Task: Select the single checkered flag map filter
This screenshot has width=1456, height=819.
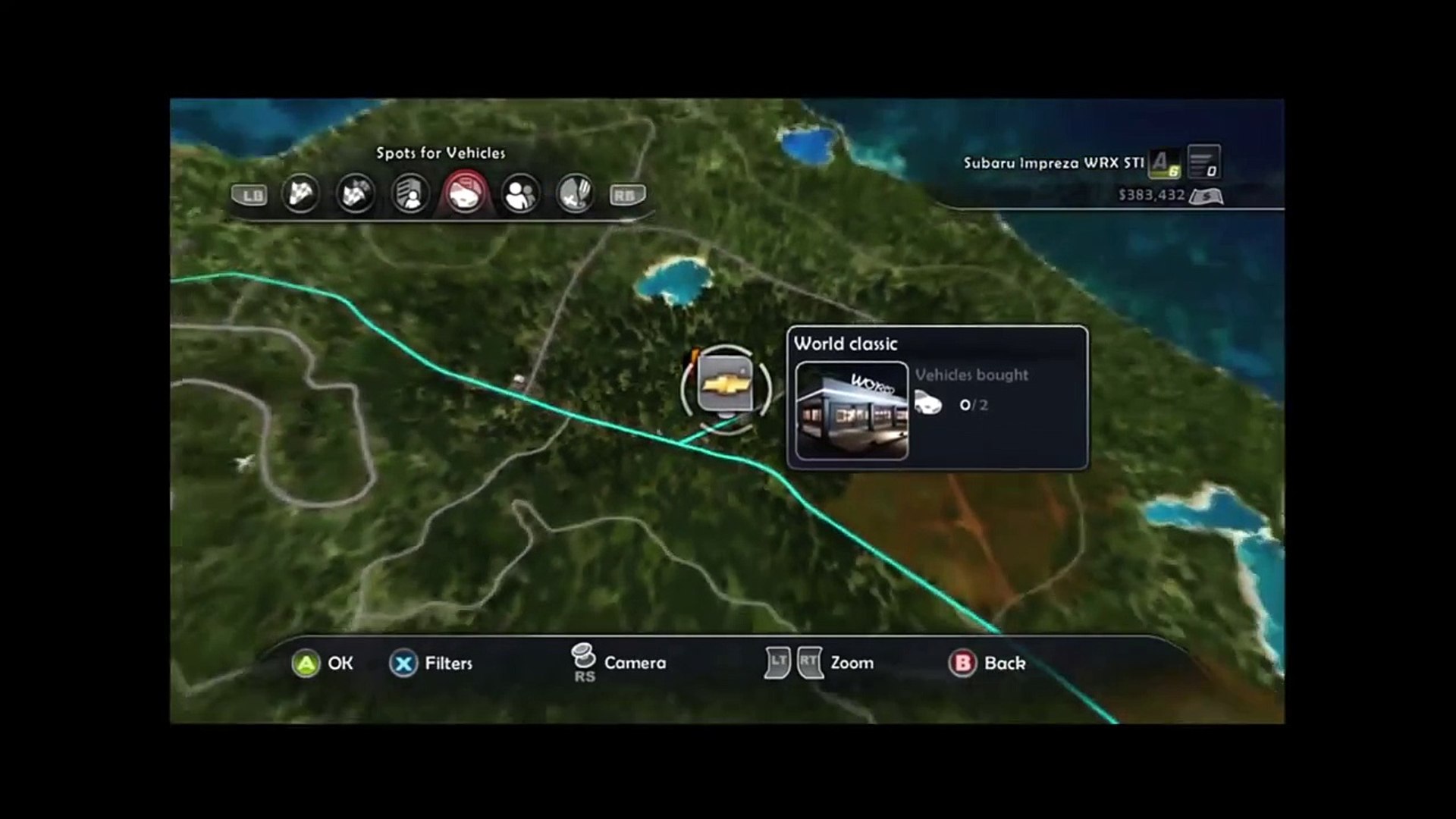Action: pyautogui.click(x=300, y=194)
